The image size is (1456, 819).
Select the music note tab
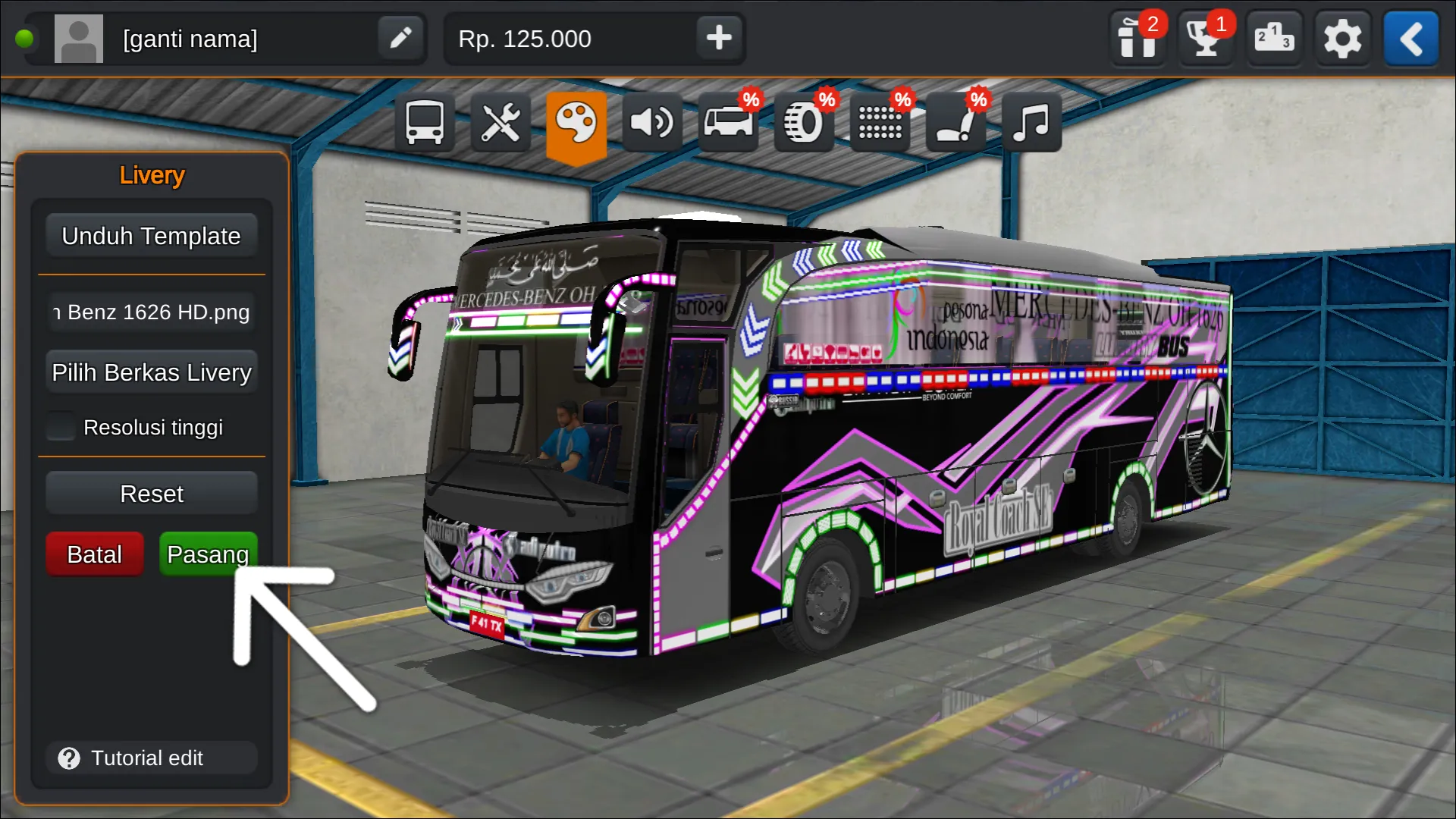pyautogui.click(x=1031, y=123)
